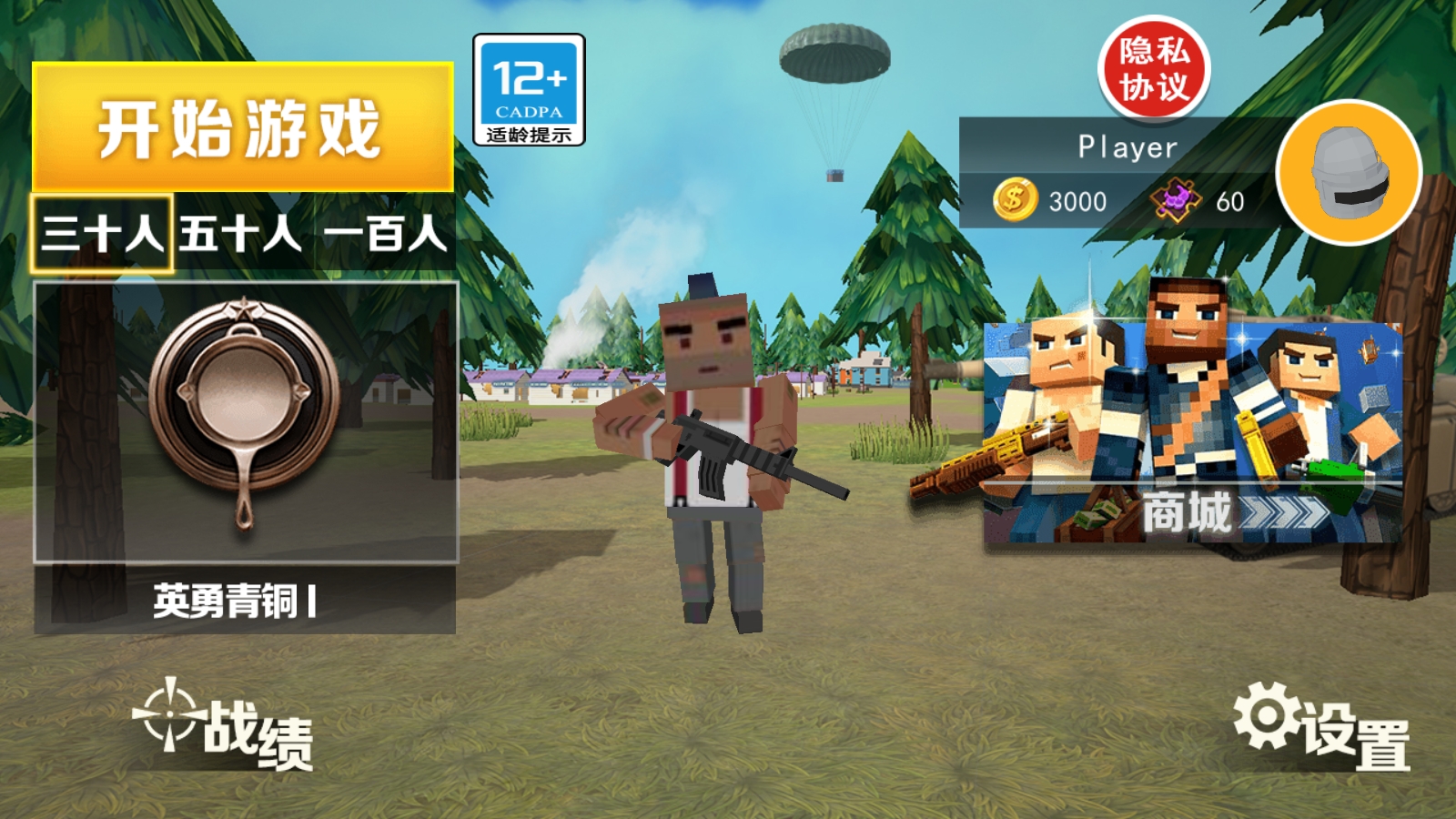Select the 三十人 (30-player) mode

tap(100, 234)
